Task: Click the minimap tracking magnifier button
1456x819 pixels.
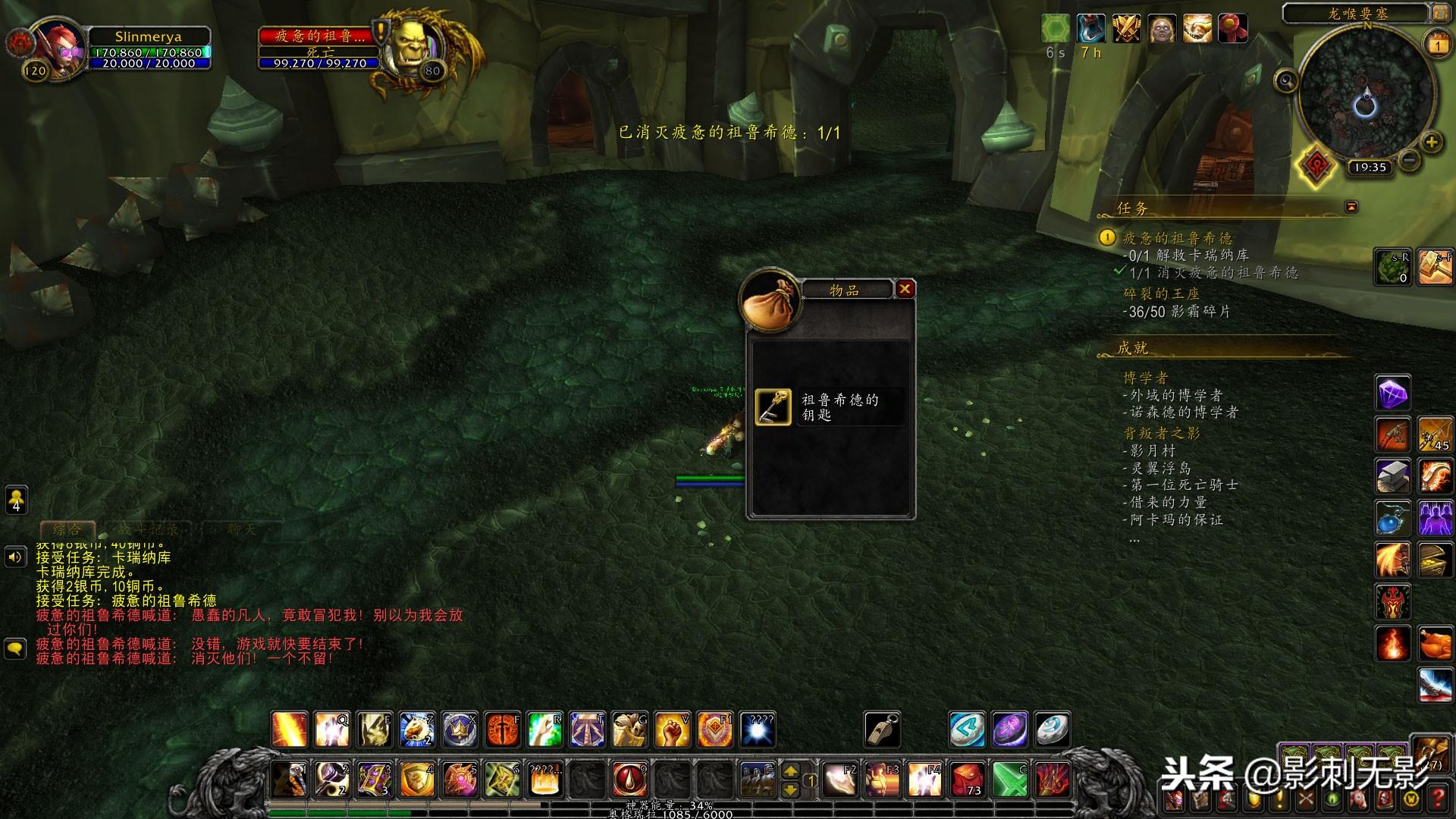Action: [1285, 80]
